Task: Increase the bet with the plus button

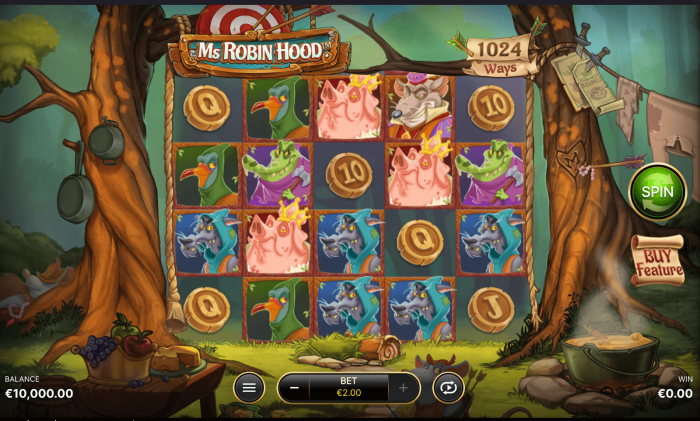Action: click(x=404, y=387)
